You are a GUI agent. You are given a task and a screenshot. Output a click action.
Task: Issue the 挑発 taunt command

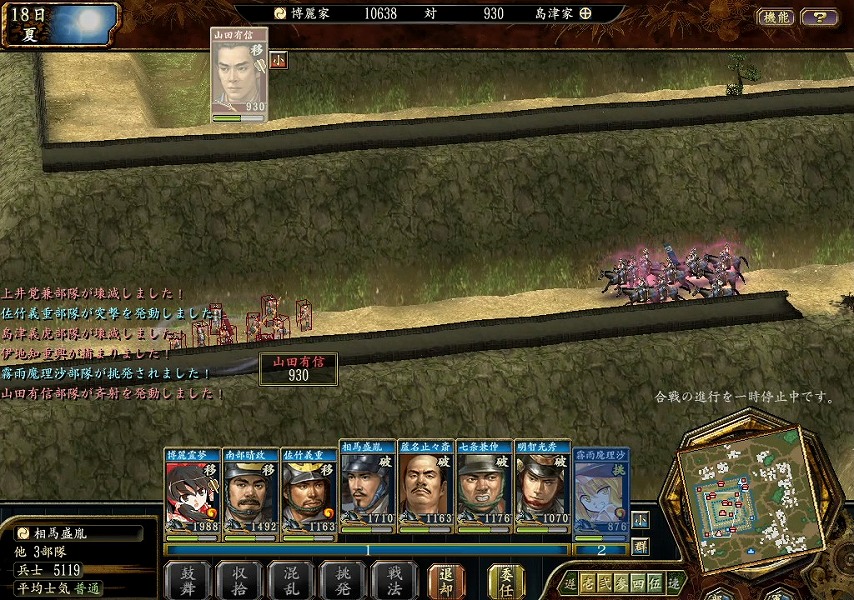[x=343, y=579]
